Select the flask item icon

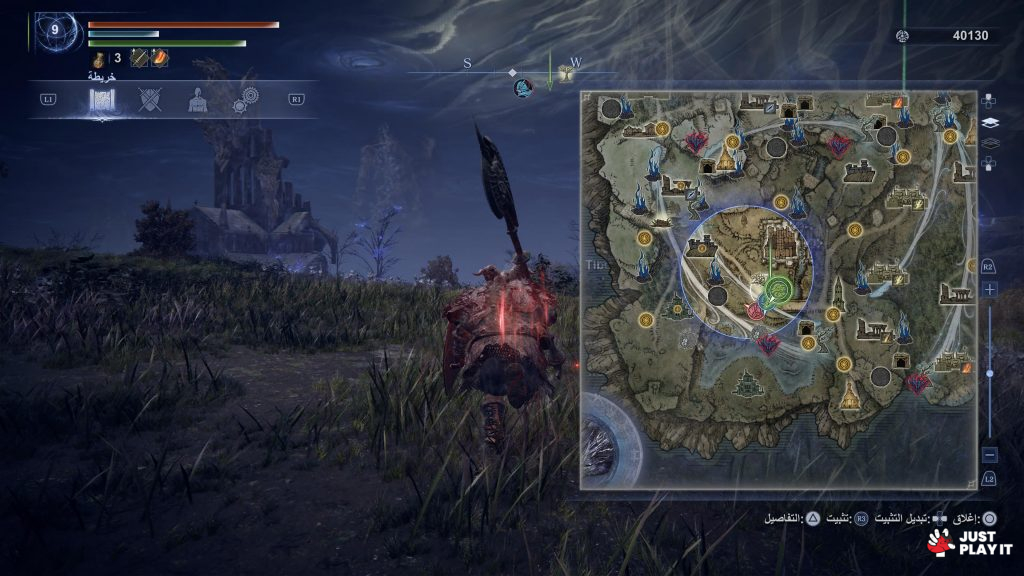pos(99,59)
